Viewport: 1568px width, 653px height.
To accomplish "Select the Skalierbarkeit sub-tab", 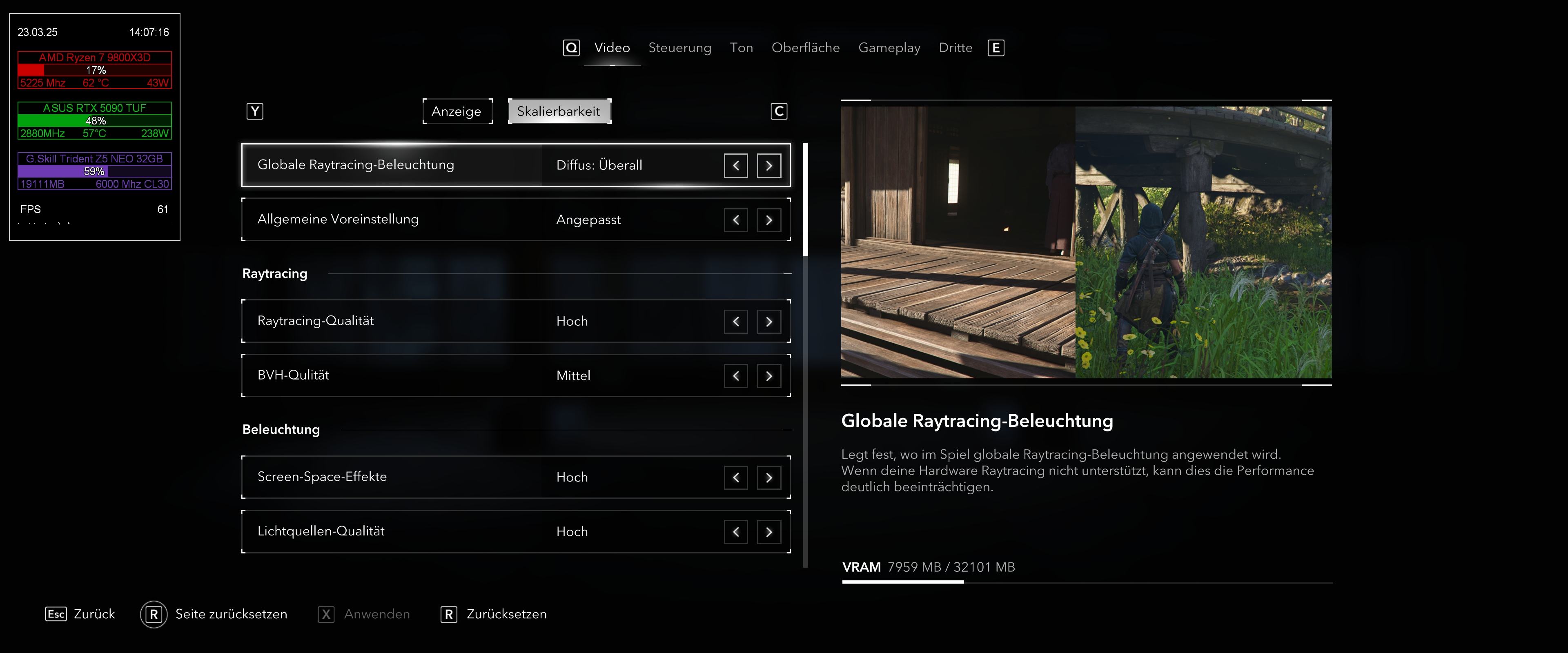I will 559,111.
